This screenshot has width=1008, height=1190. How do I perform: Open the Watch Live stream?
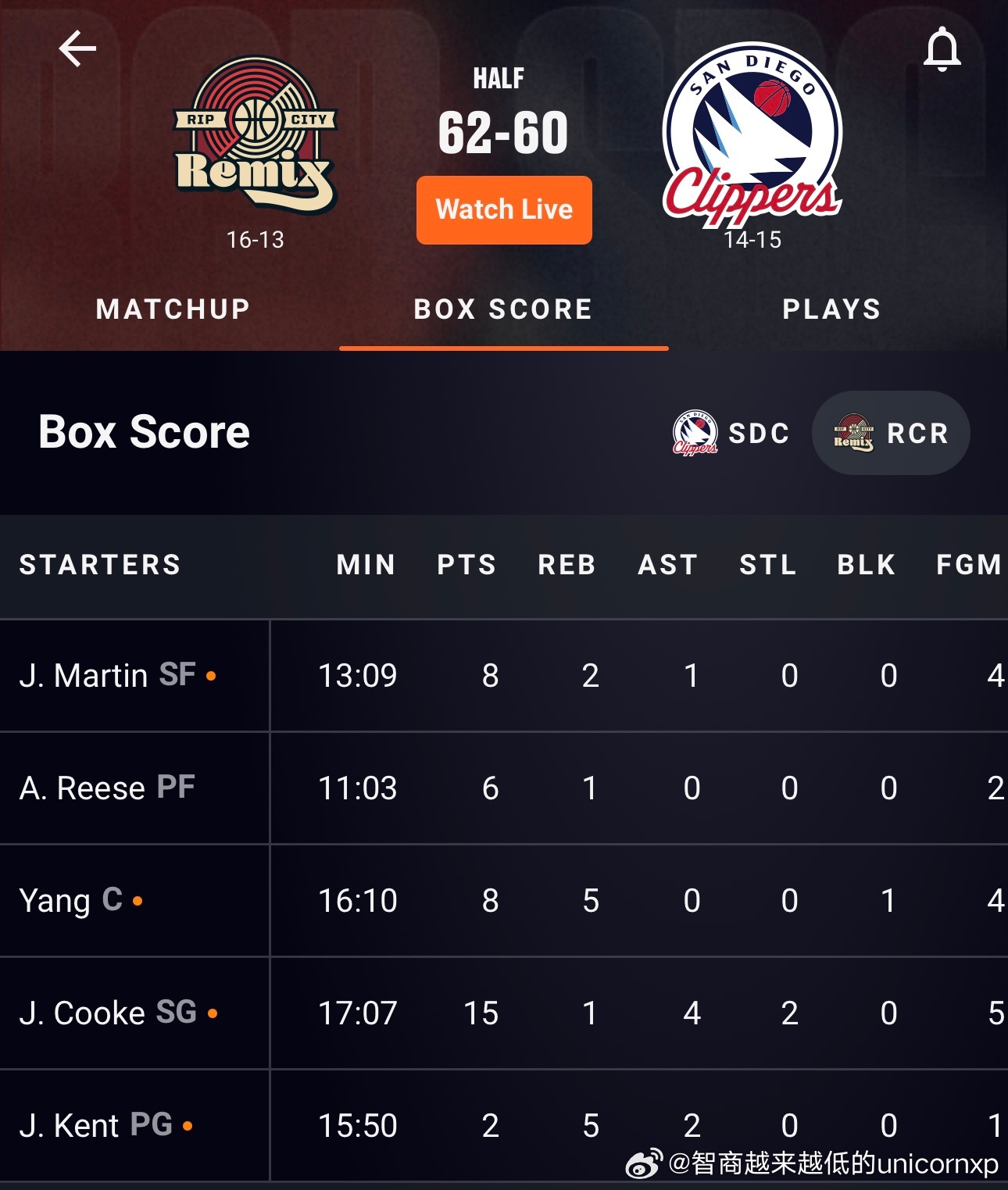504,209
